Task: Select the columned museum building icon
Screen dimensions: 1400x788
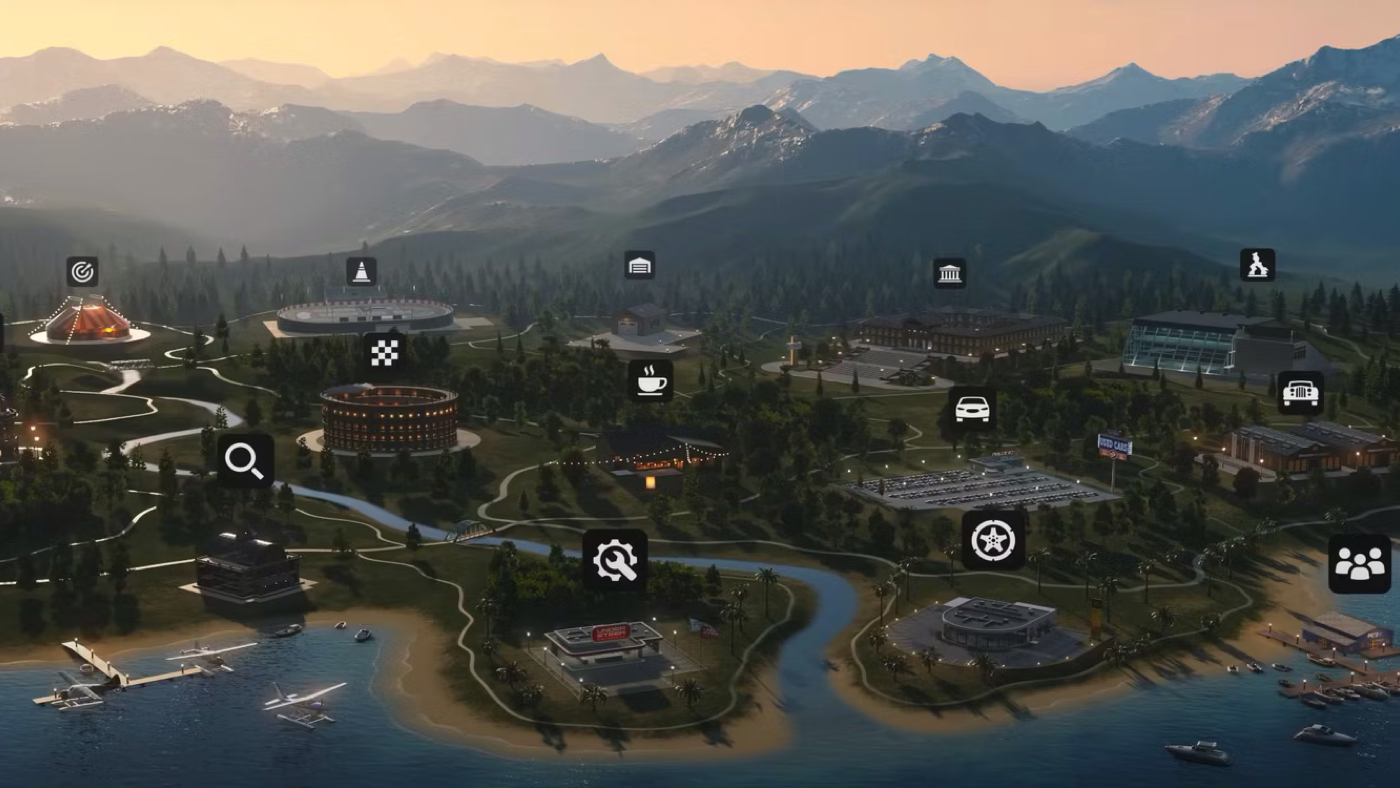Action: tap(949, 273)
